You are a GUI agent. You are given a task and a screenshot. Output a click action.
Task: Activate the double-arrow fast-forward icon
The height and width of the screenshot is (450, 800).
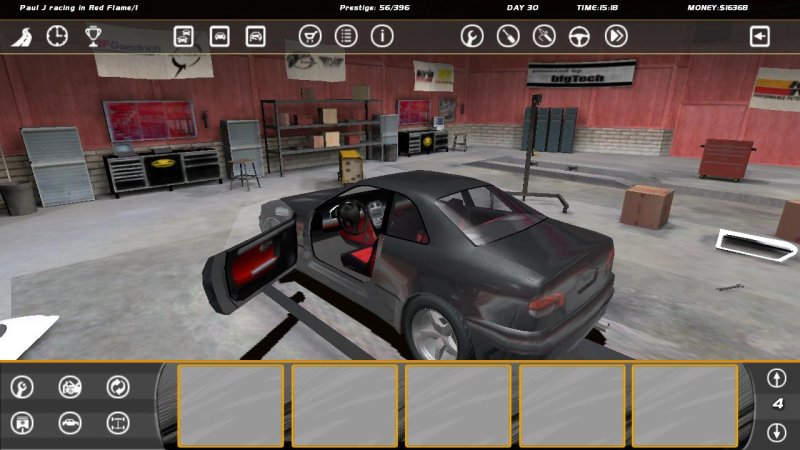(616, 37)
